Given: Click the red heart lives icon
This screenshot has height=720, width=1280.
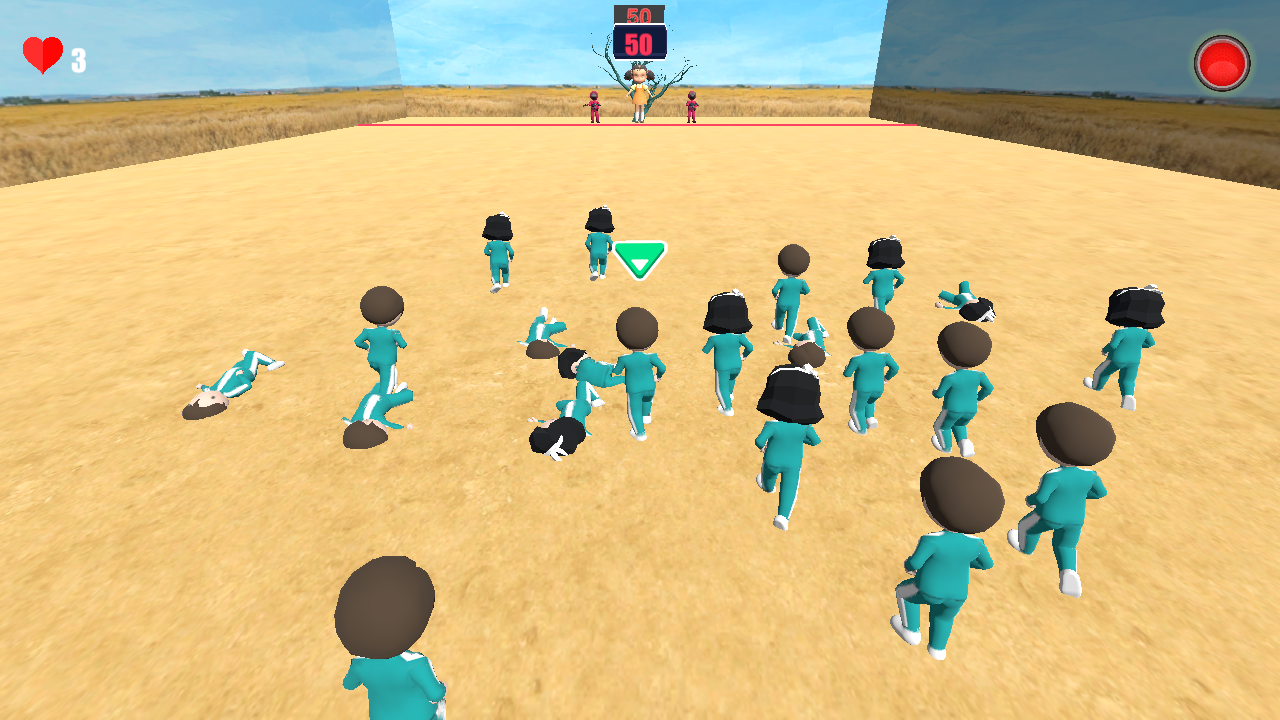Looking at the screenshot, I should [45, 56].
